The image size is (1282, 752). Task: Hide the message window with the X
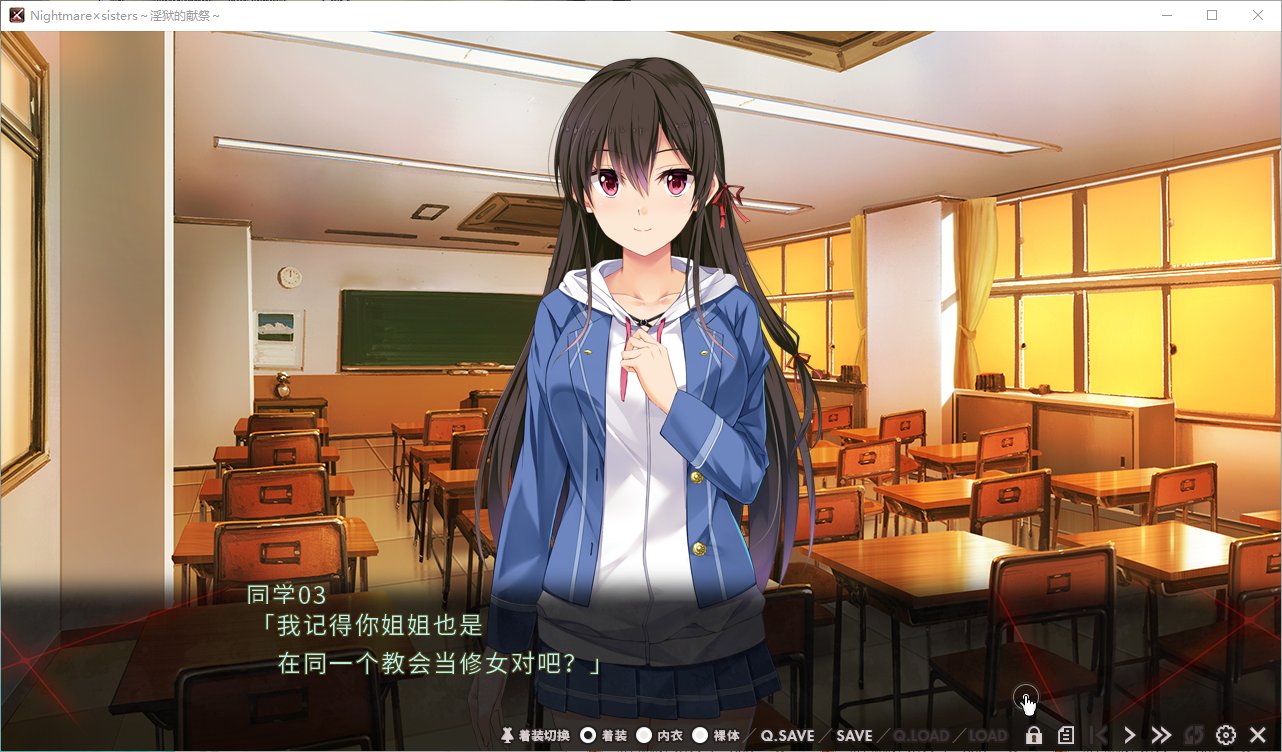[x=1258, y=735]
